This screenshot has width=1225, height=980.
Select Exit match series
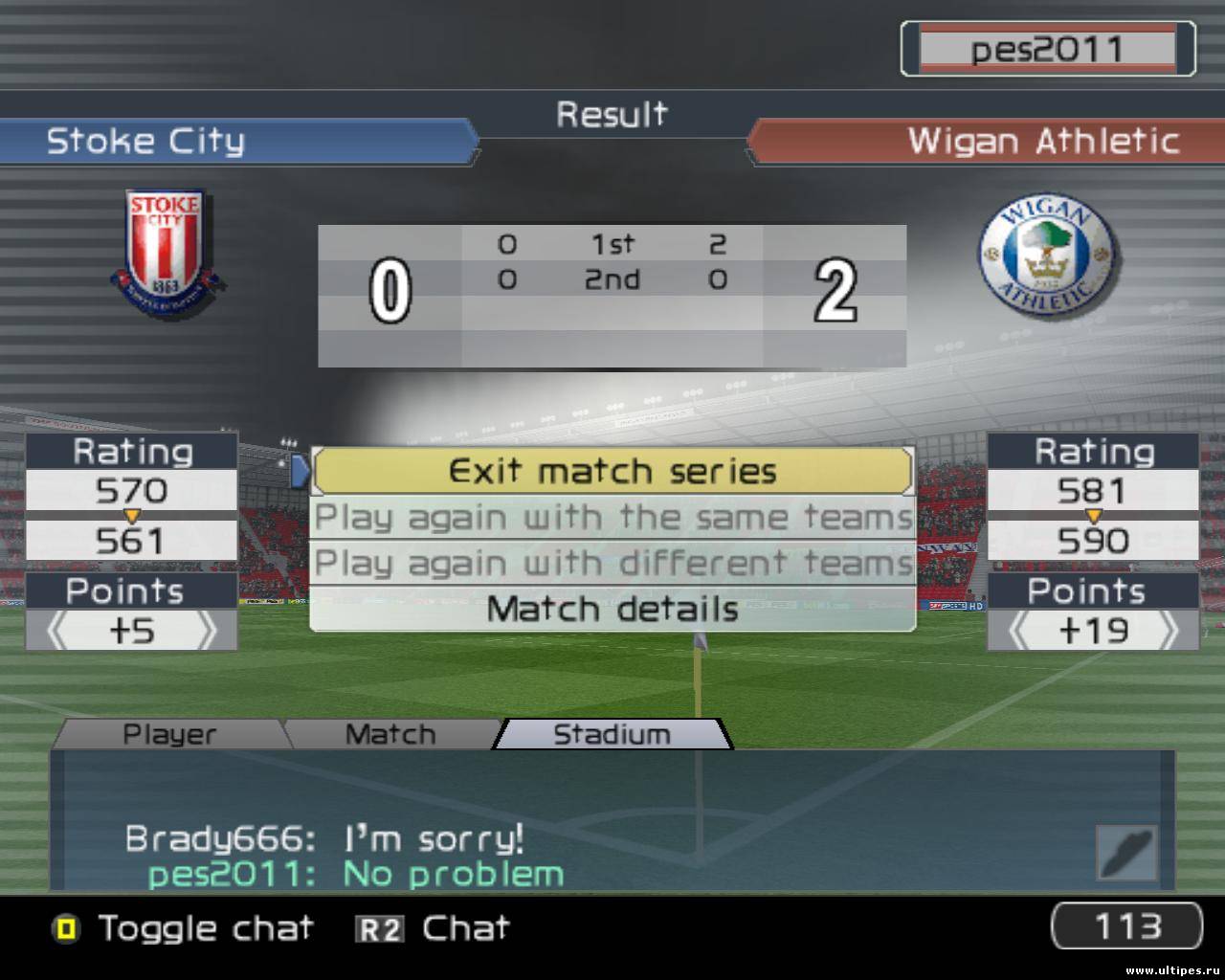[x=612, y=471]
